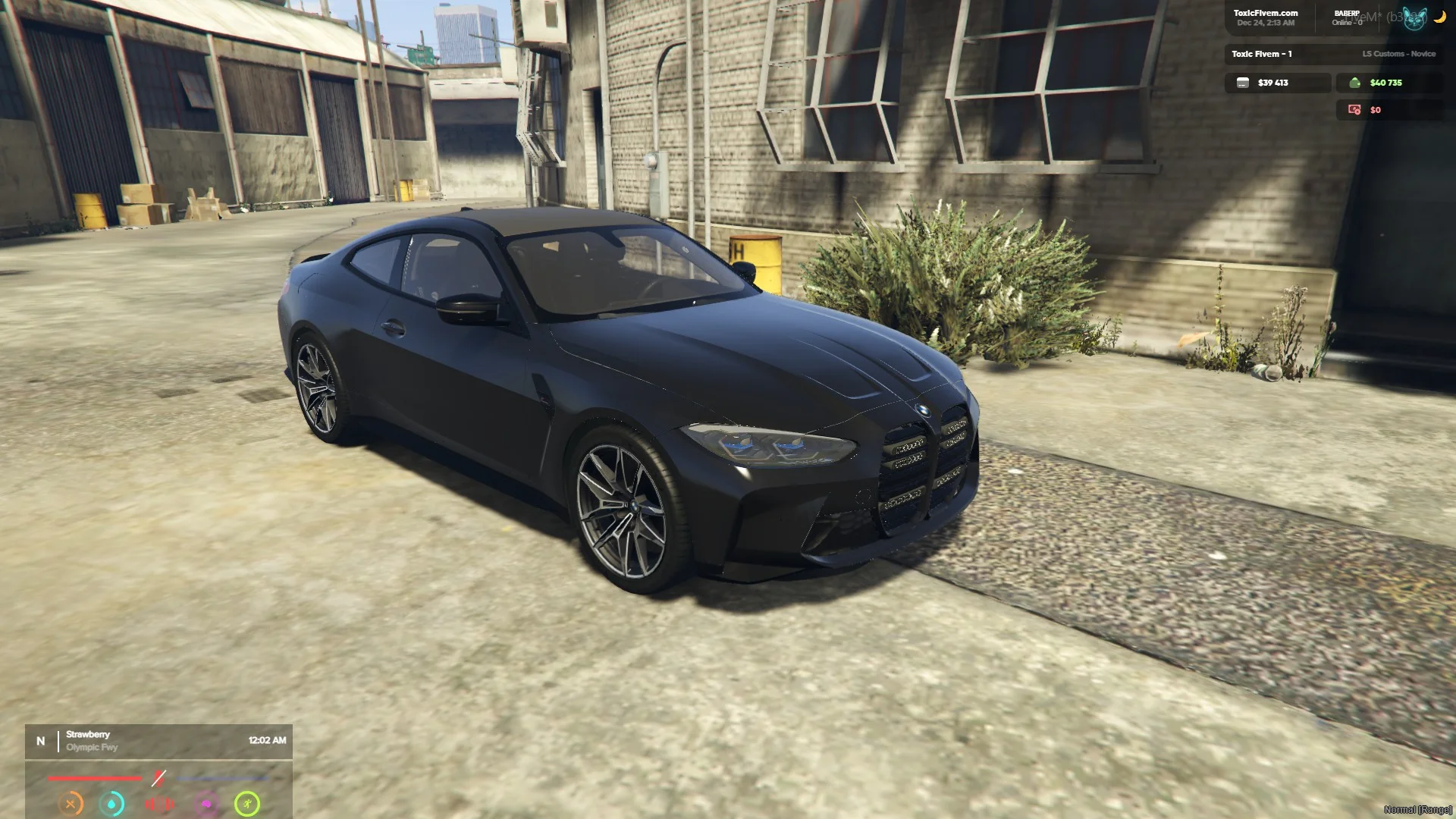Select the cyan water drop thirst icon
The width and height of the screenshot is (1456, 819).
tap(112, 804)
